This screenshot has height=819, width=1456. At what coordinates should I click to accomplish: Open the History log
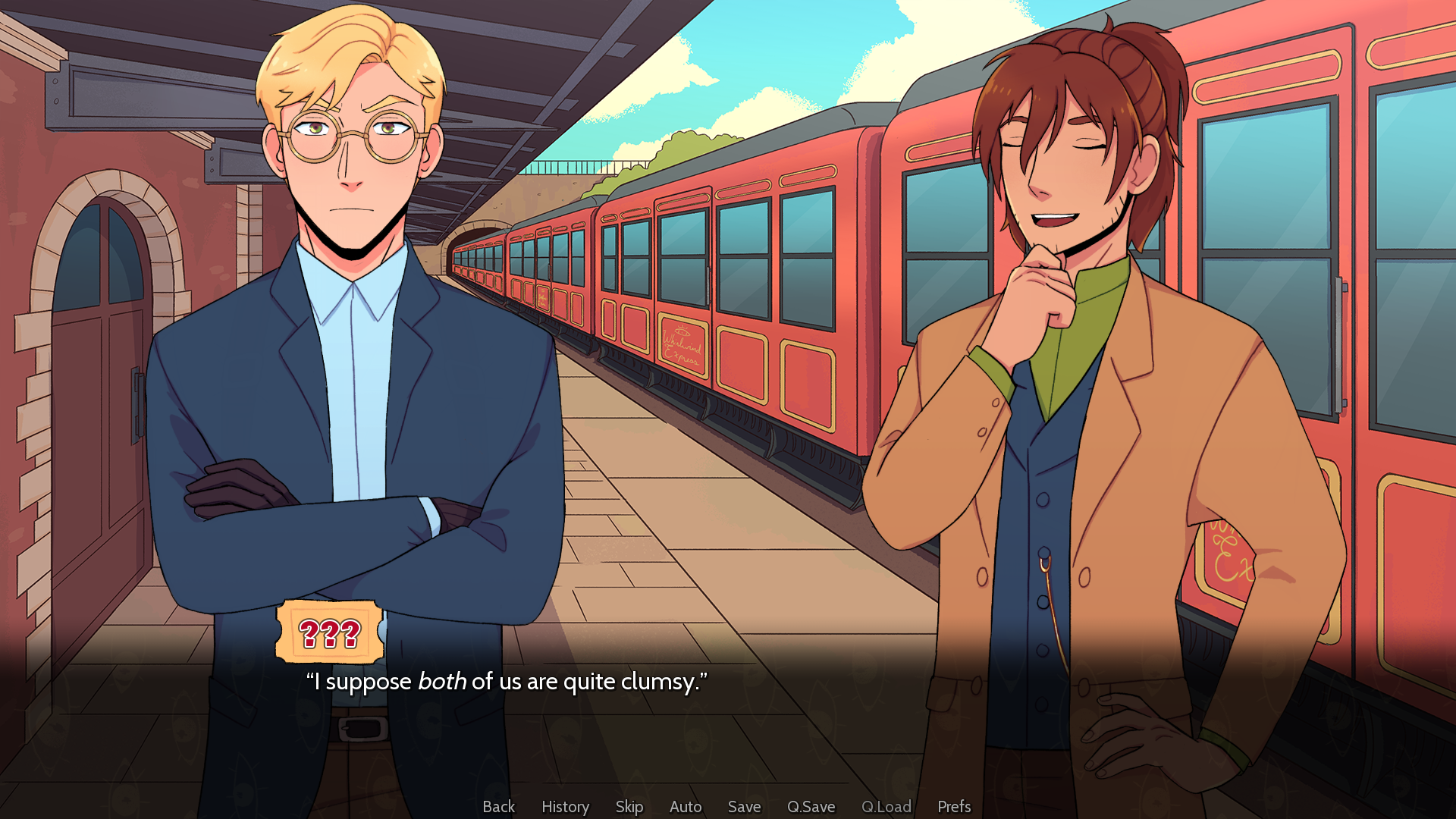coord(565,806)
